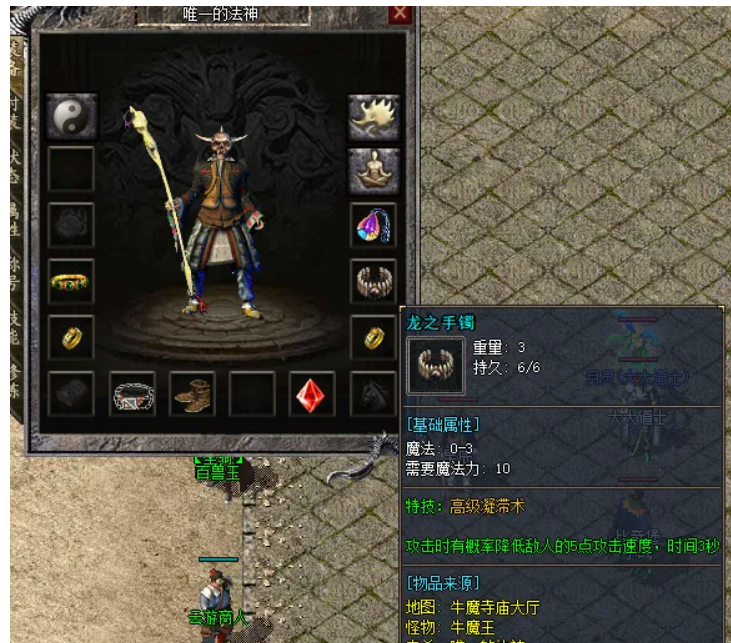Viewport: 731px width, 643px height.
Task: Select the yin-yang symbol slot
Action: click(x=71, y=117)
